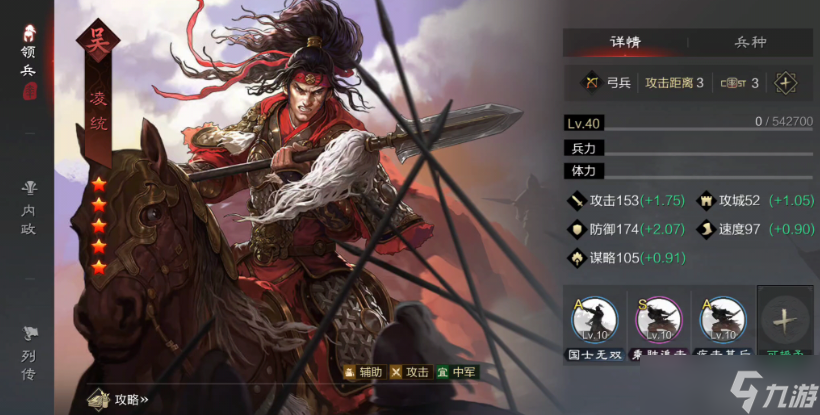Image resolution: width=820 pixels, height=415 pixels.
Task: View the 辅助 support tag
Action: click(x=363, y=372)
